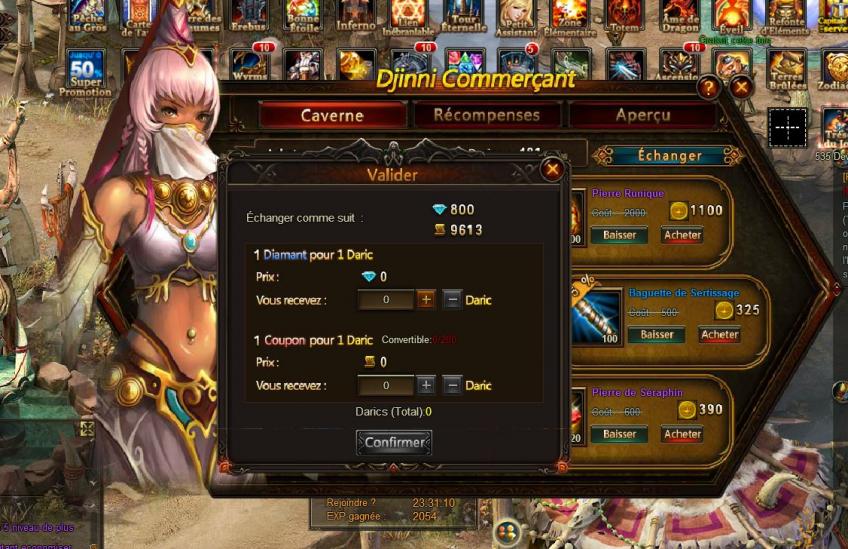Decrease Darics bought with Coupons

tap(452, 385)
